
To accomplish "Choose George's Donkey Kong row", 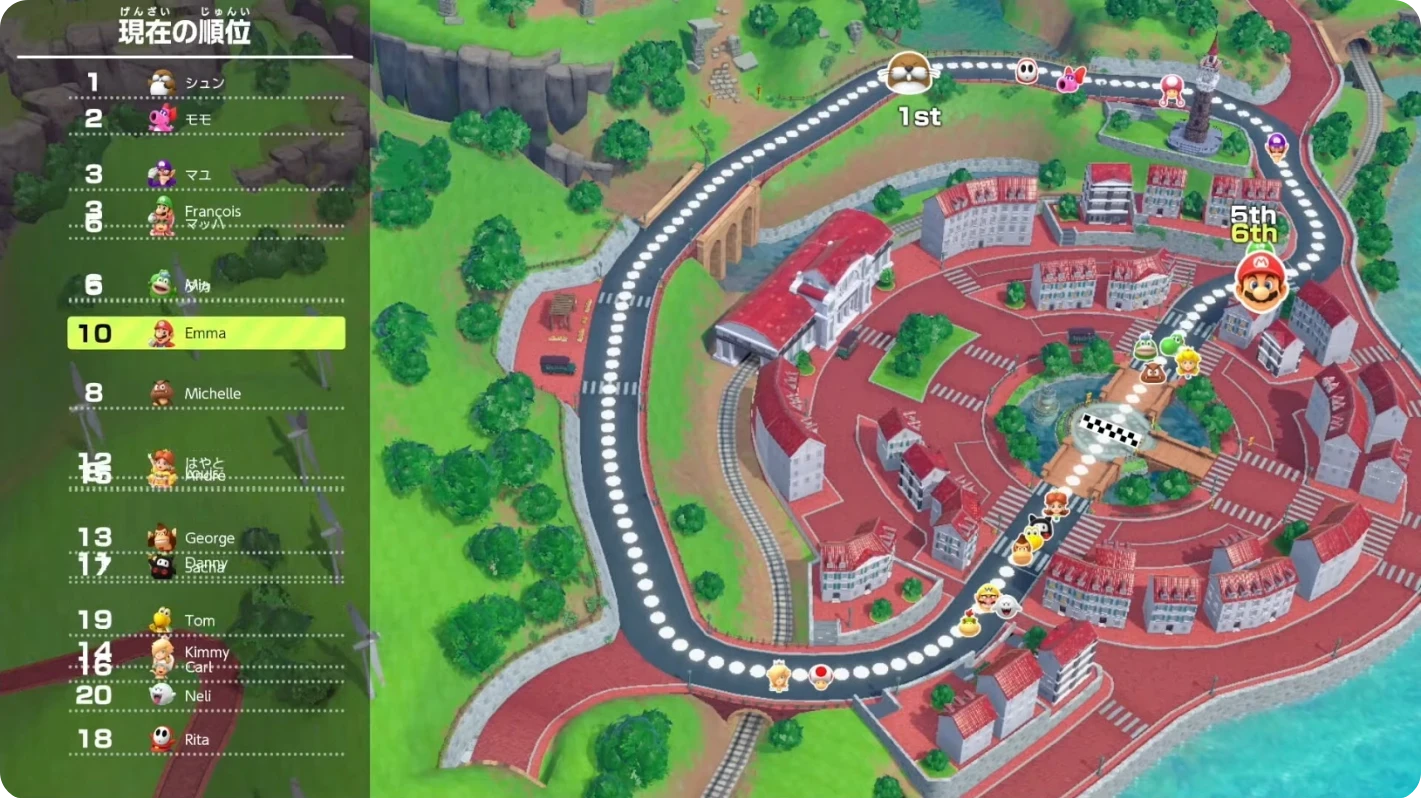I will point(206,538).
